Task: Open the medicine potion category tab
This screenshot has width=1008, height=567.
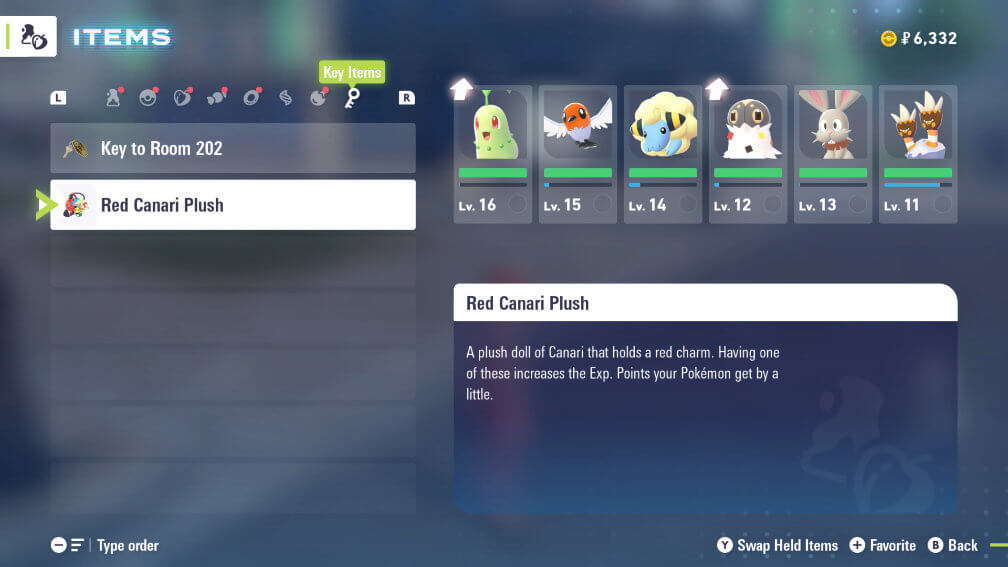Action: 114,98
